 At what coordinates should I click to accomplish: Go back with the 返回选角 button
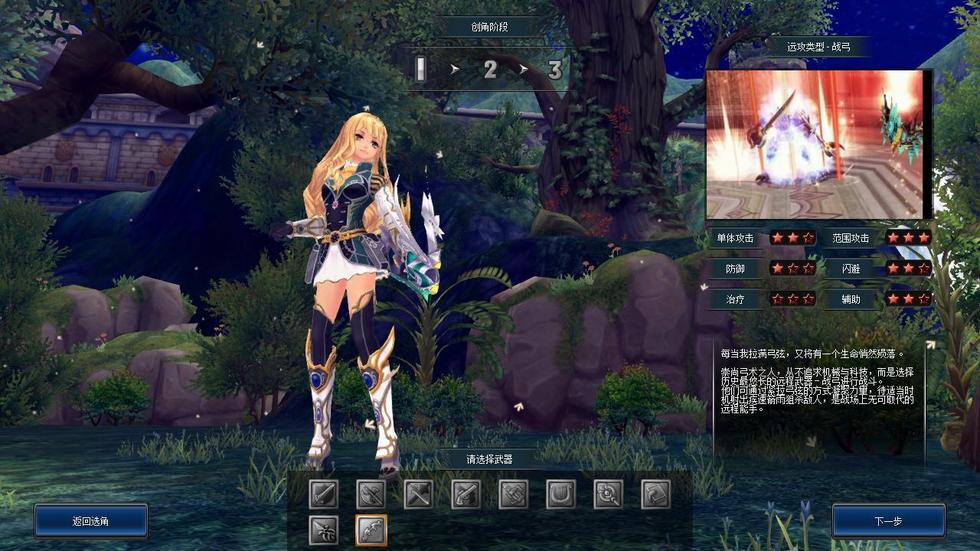pos(91,521)
